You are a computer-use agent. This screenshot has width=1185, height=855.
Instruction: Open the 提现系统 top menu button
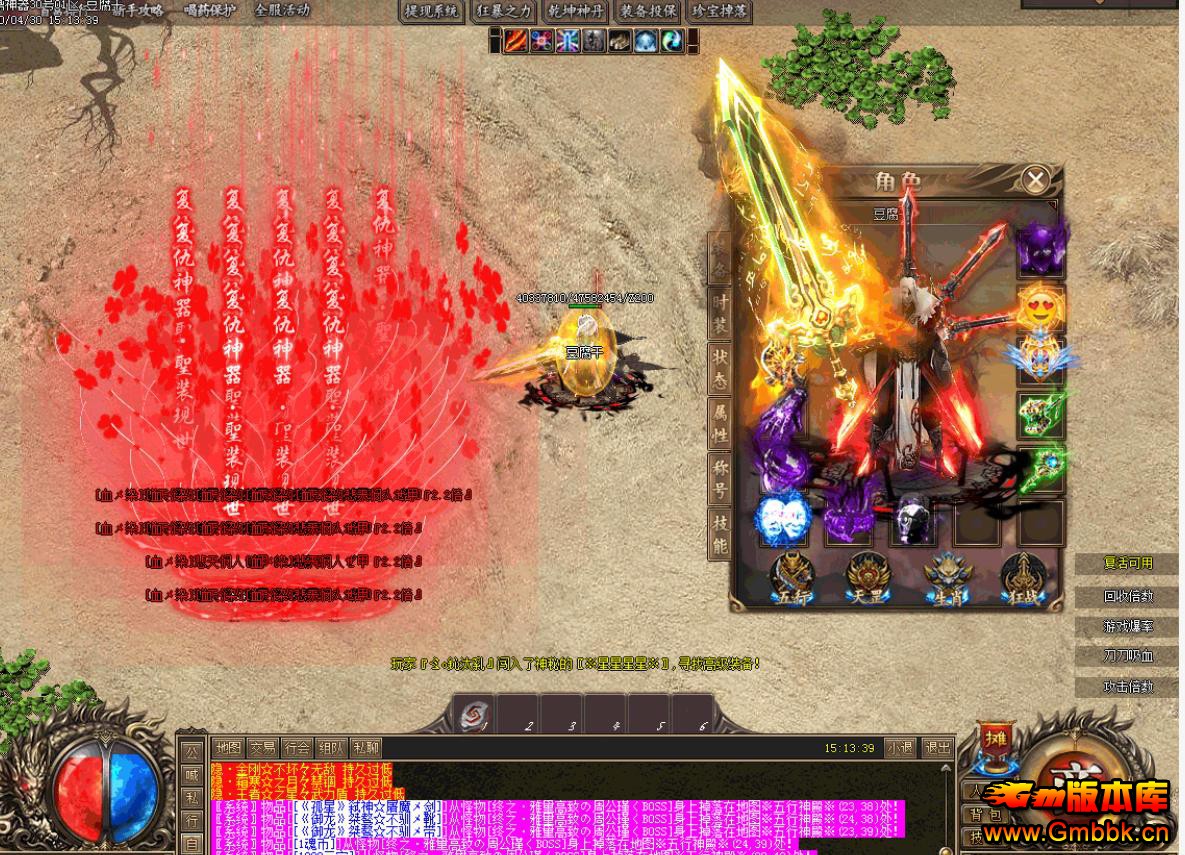click(x=431, y=11)
